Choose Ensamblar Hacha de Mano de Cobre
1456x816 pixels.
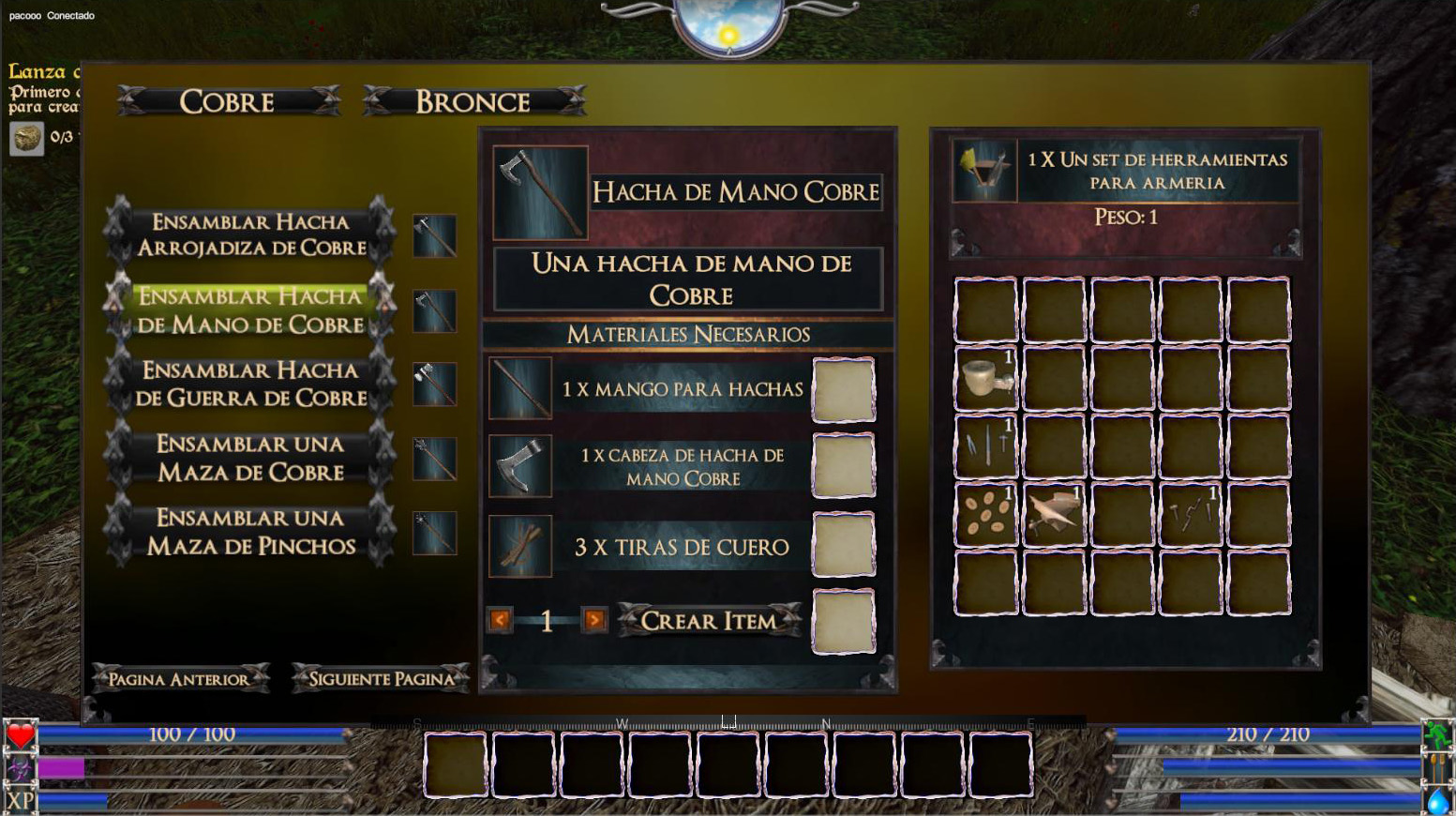tap(250, 310)
